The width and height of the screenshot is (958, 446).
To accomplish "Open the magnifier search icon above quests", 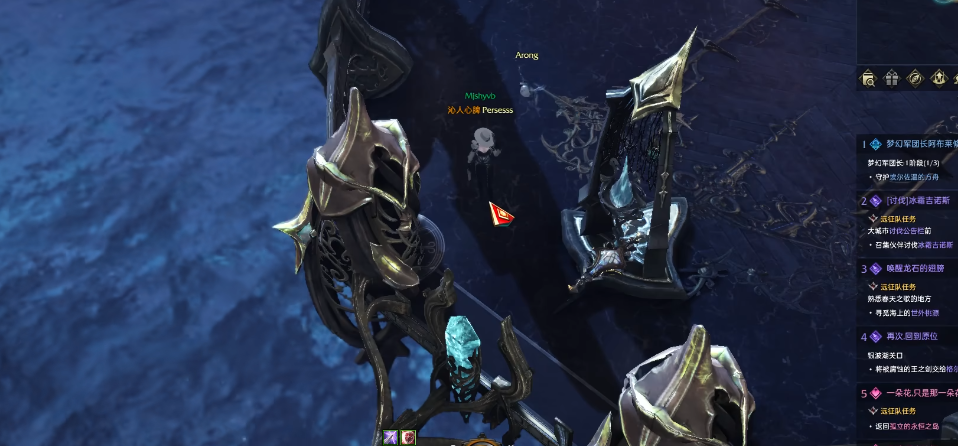I will coord(868,79).
